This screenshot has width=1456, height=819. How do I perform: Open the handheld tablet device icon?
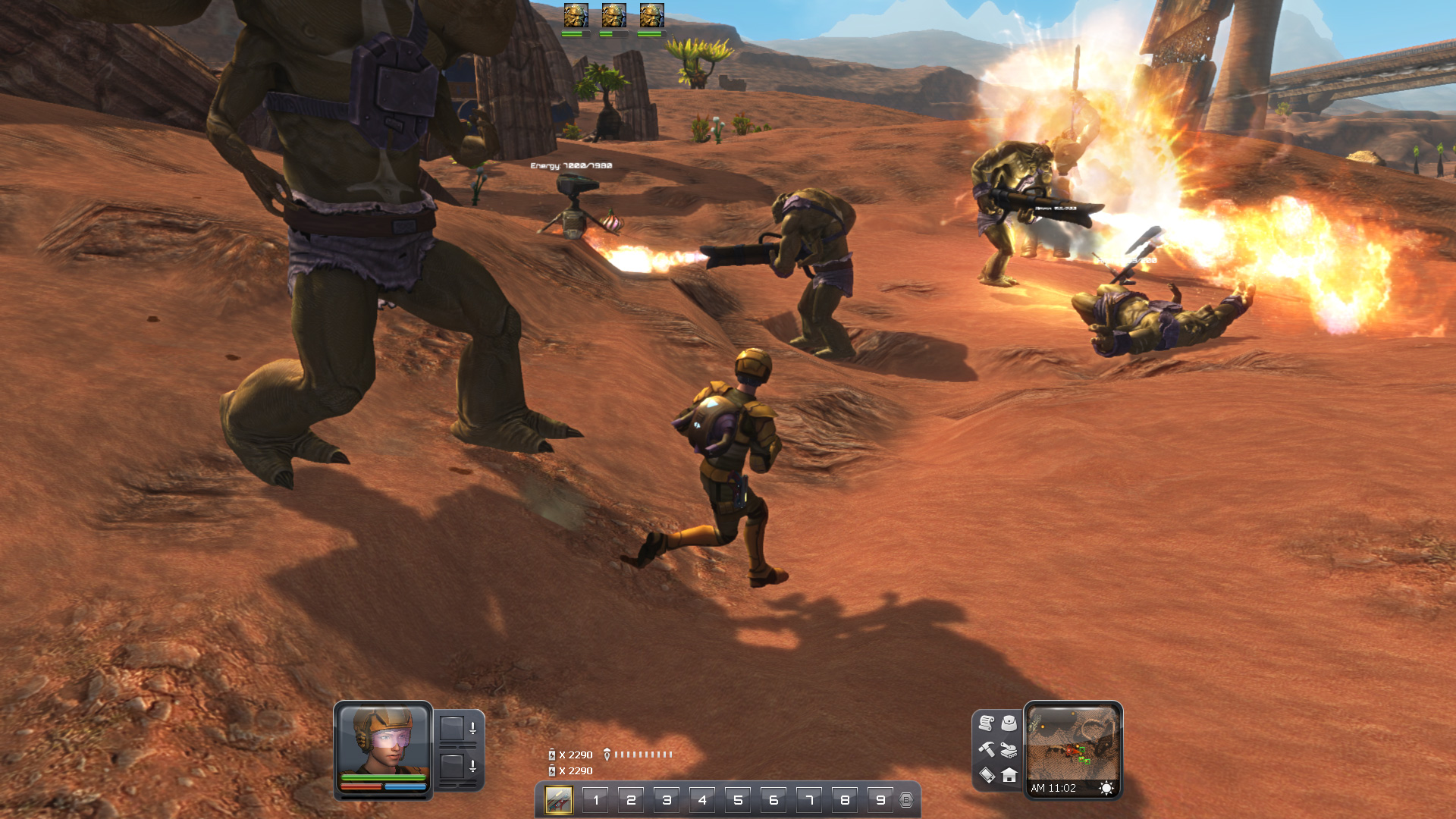click(x=987, y=775)
